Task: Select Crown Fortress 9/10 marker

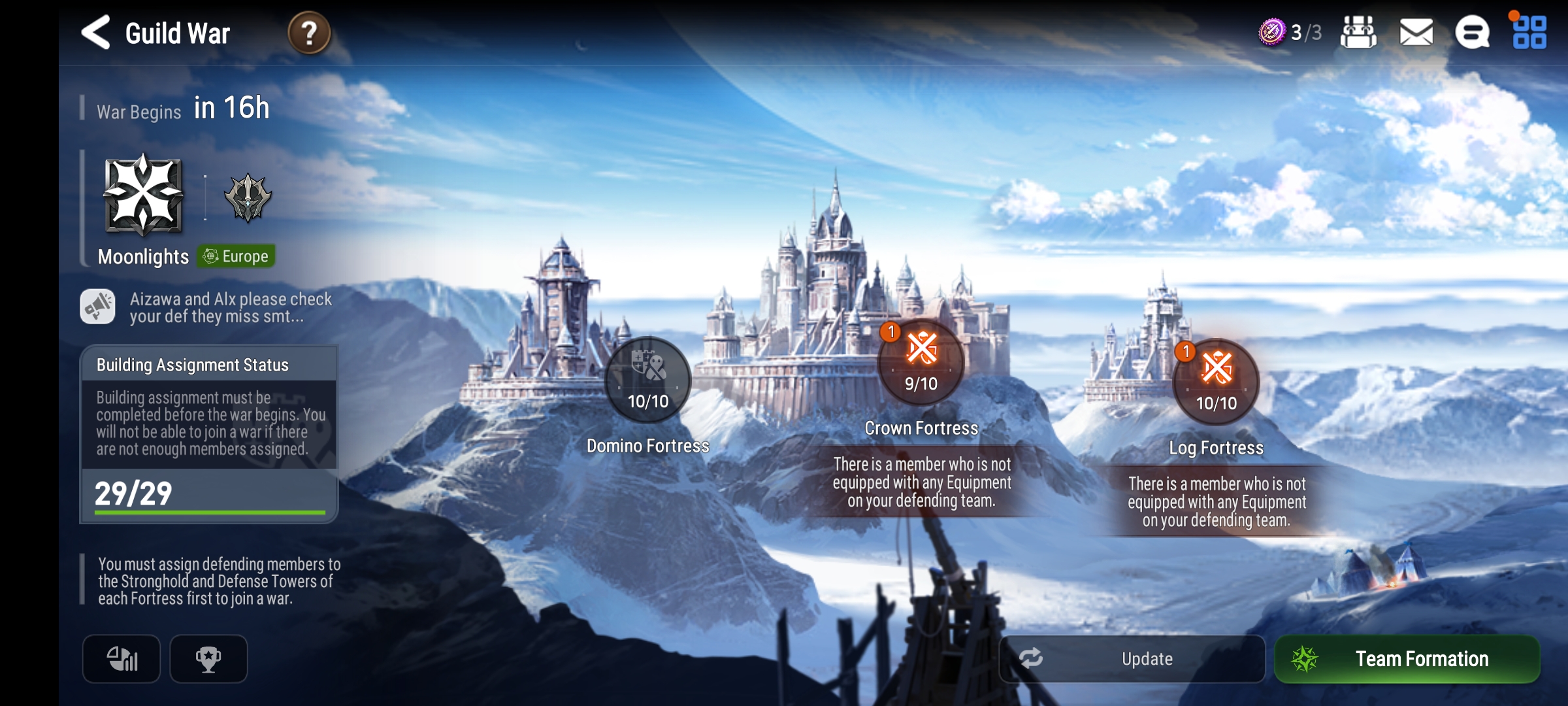Action: click(921, 363)
